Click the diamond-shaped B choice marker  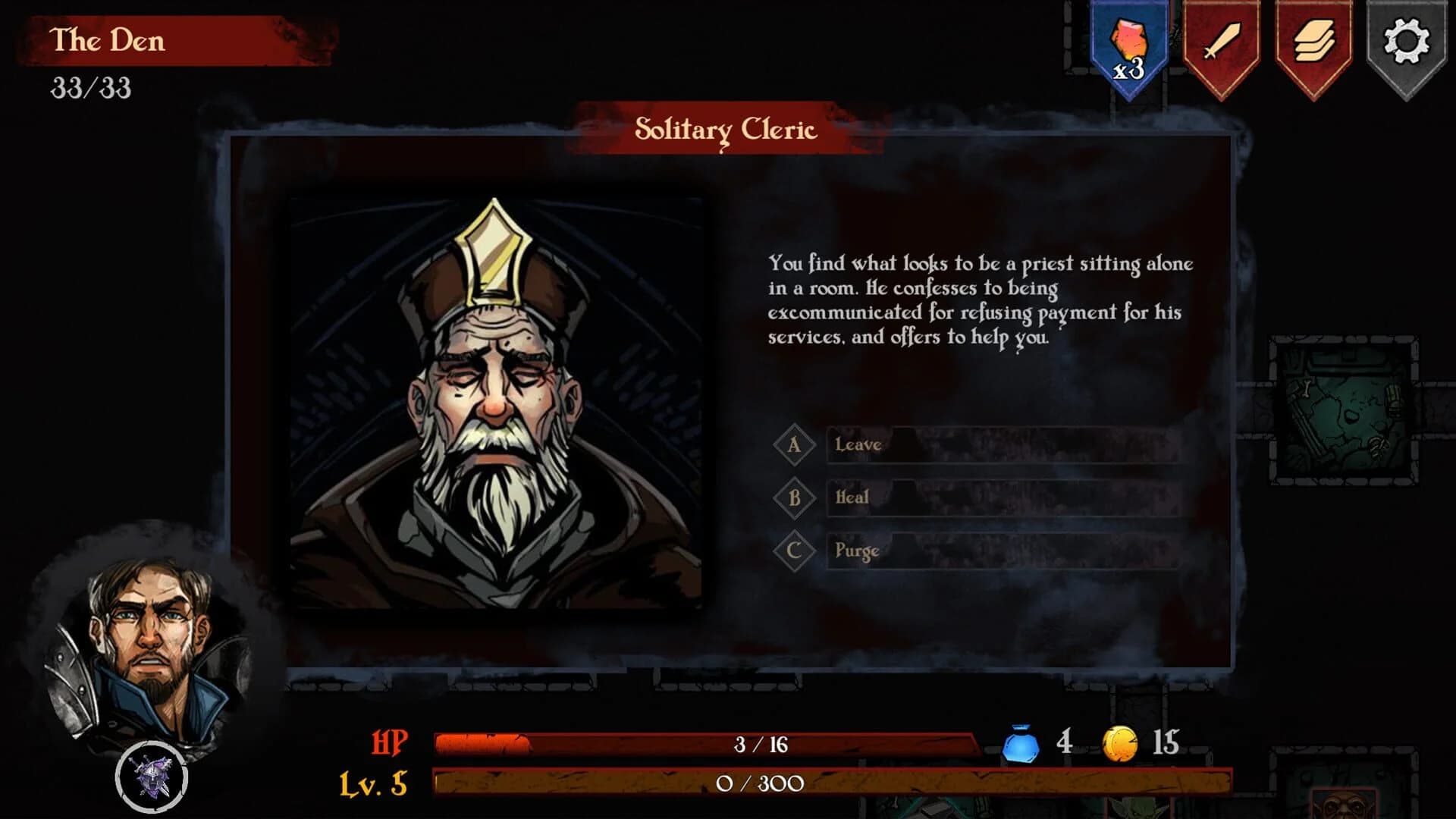[x=793, y=498]
